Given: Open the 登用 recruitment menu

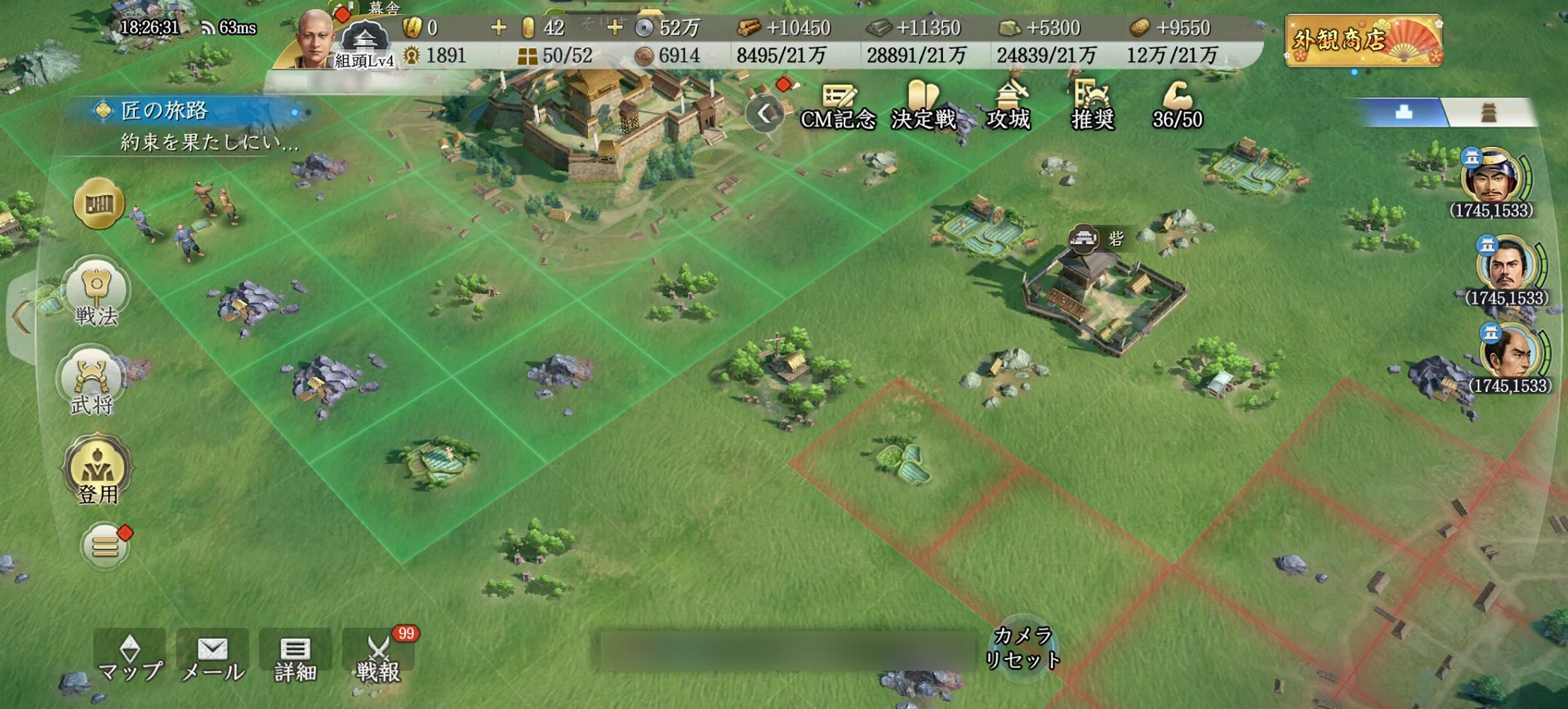Looking at the screenshot, I should point(97,472).
